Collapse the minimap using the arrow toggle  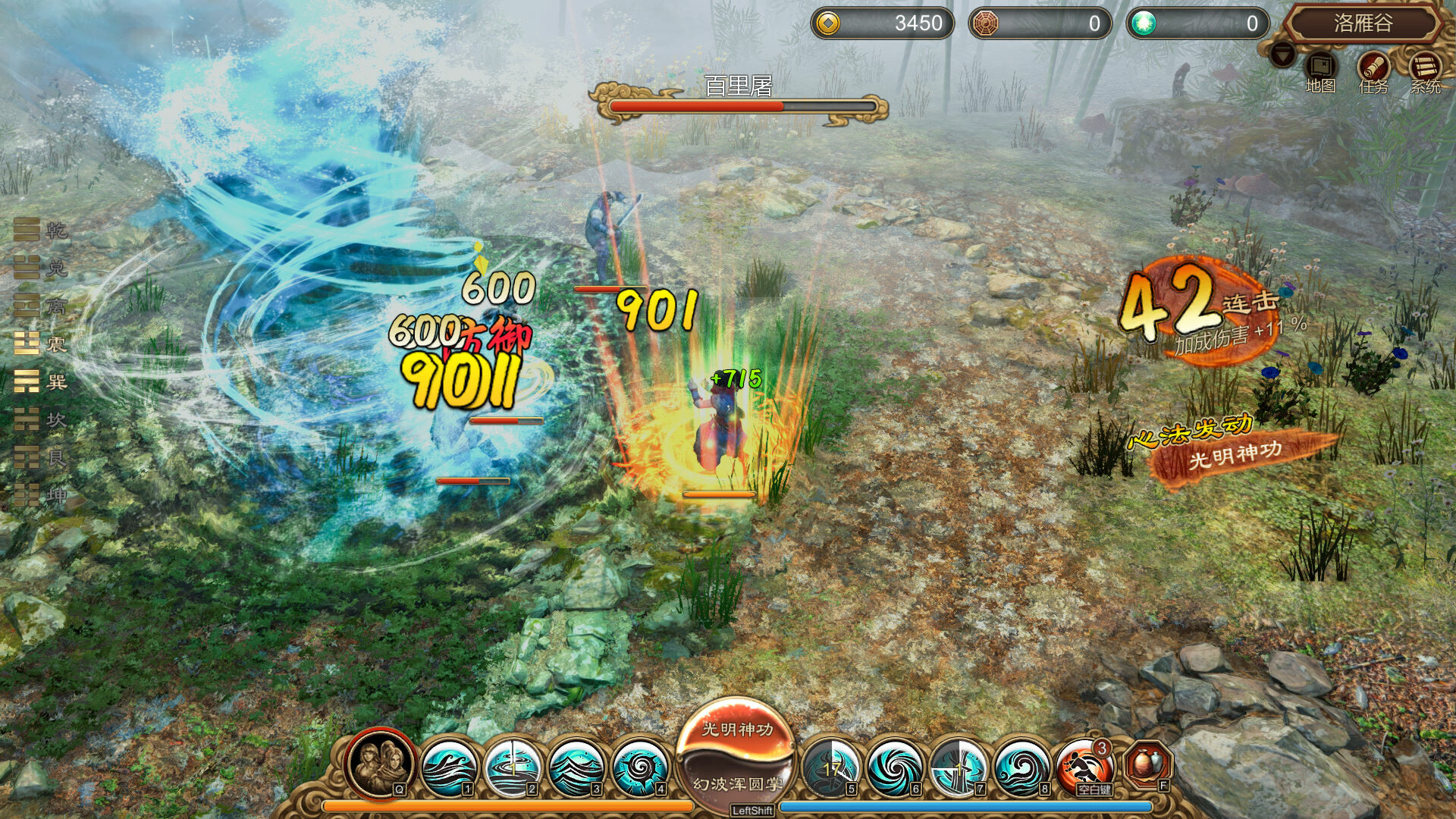click(1283, 55)
